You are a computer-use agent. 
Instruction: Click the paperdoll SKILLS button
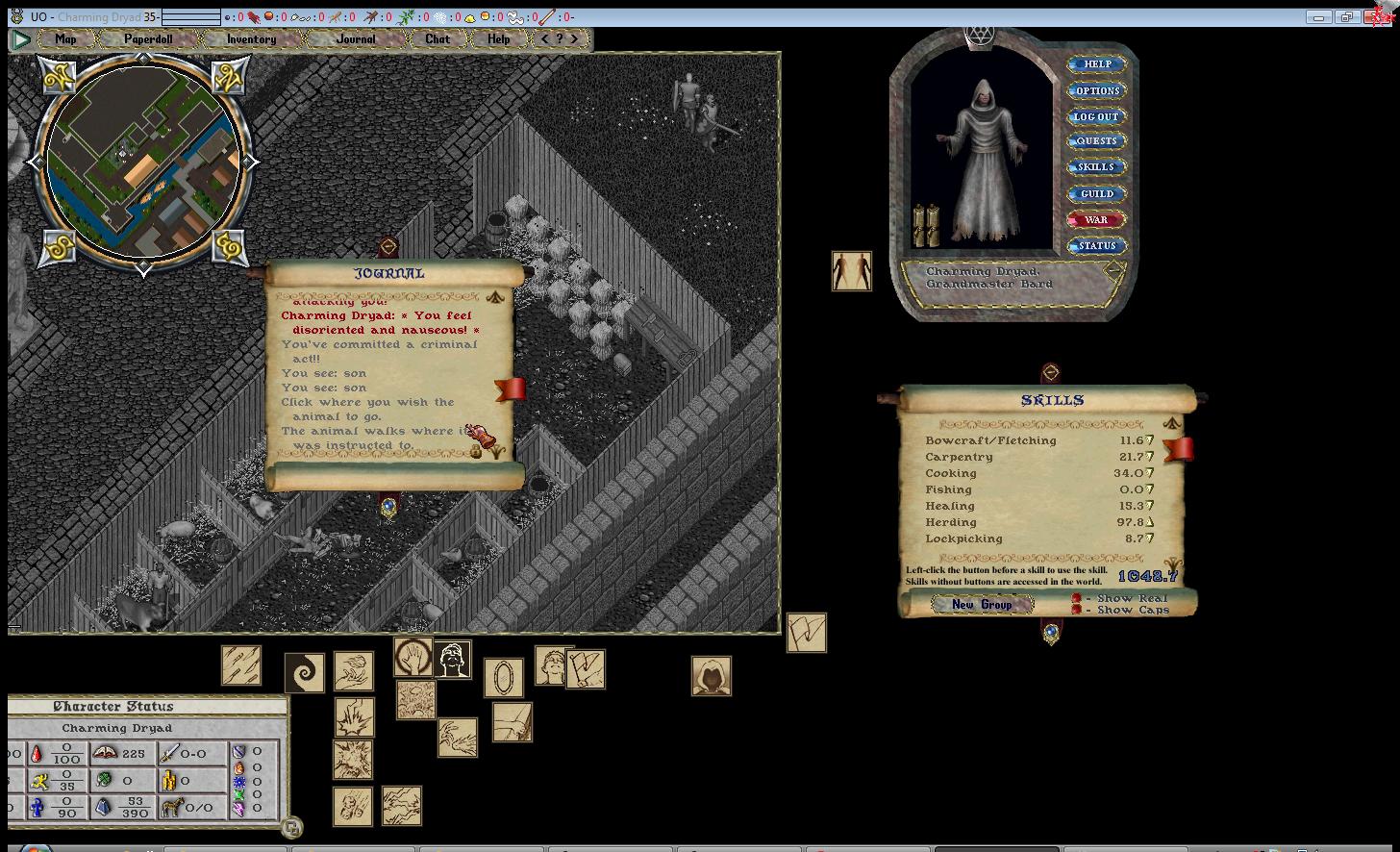click(x=1096, y=166)
